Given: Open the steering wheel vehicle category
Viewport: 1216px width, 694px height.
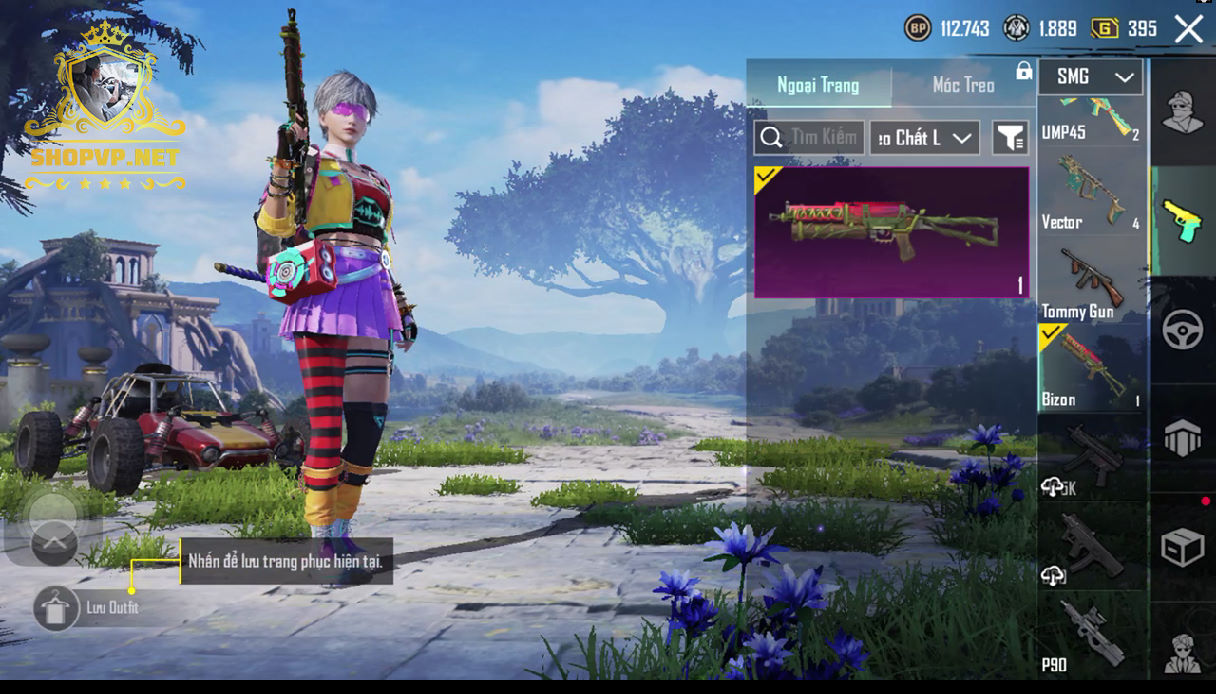Looking at the screenshot, I should pyautogui.click(x=1183, y=330).
